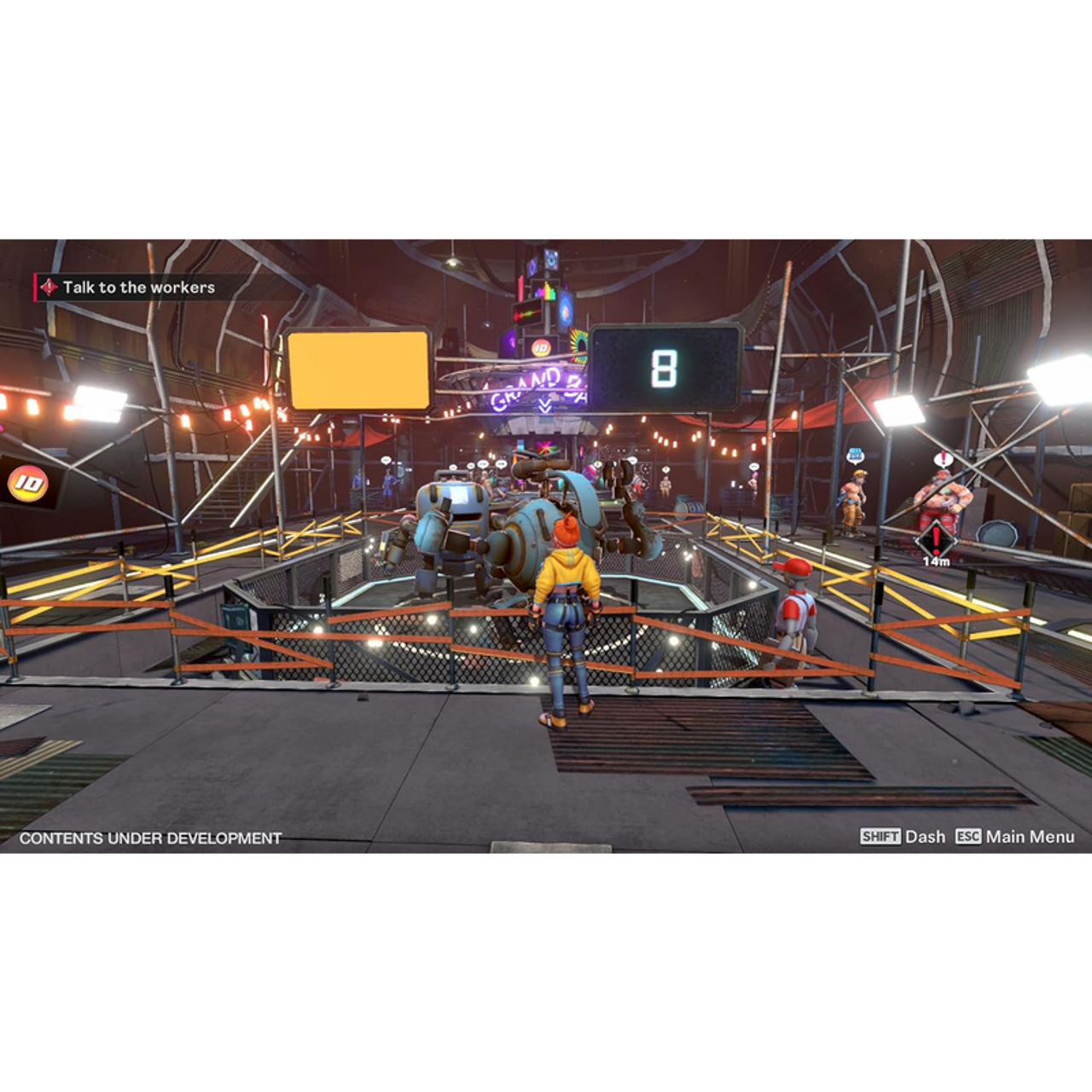Click the blank yellow billboard sign

355,372
